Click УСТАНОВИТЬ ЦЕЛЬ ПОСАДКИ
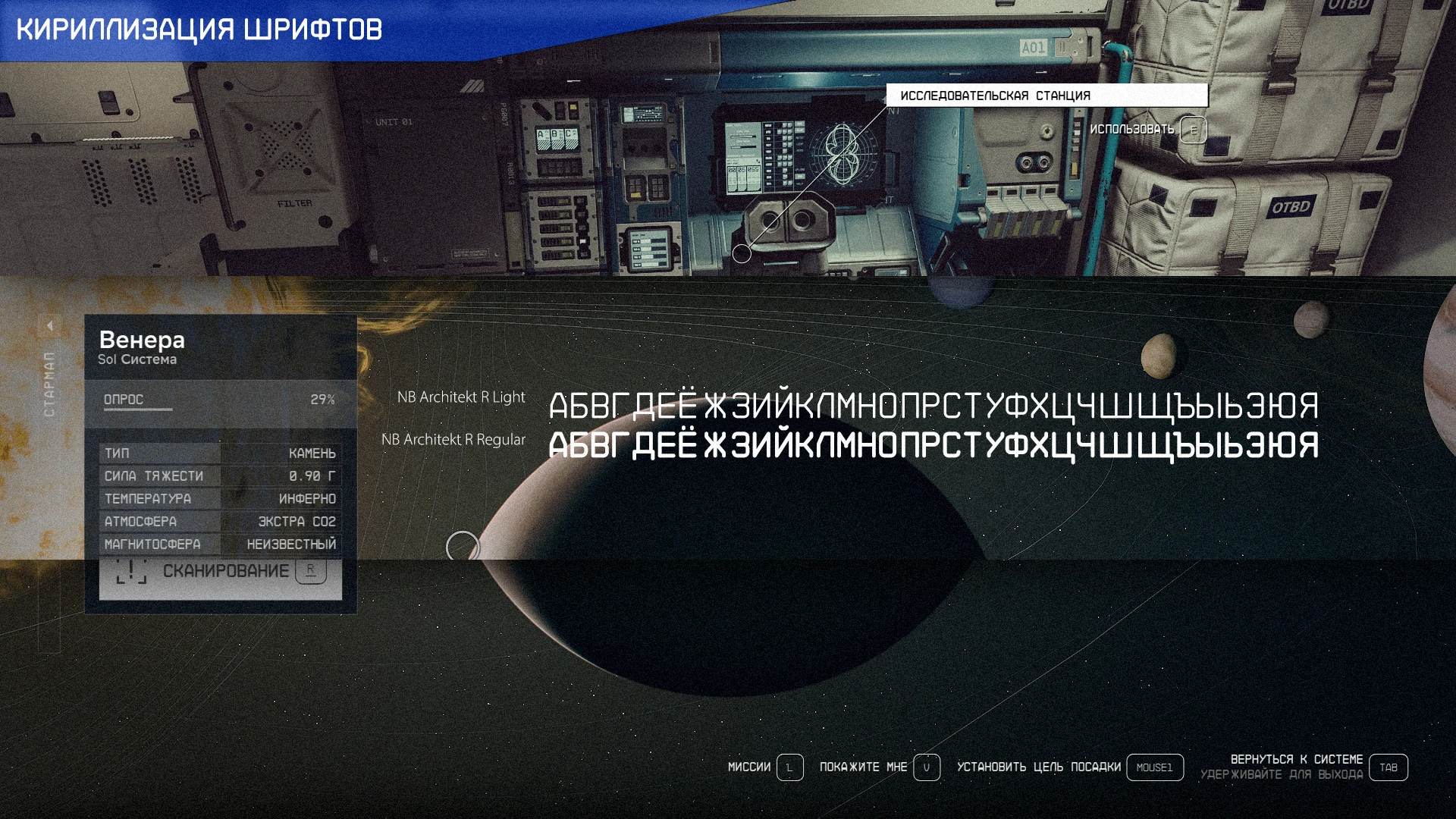This screenshot has width=1456, height=819. pyautogui.click(x=1040, y=767)
